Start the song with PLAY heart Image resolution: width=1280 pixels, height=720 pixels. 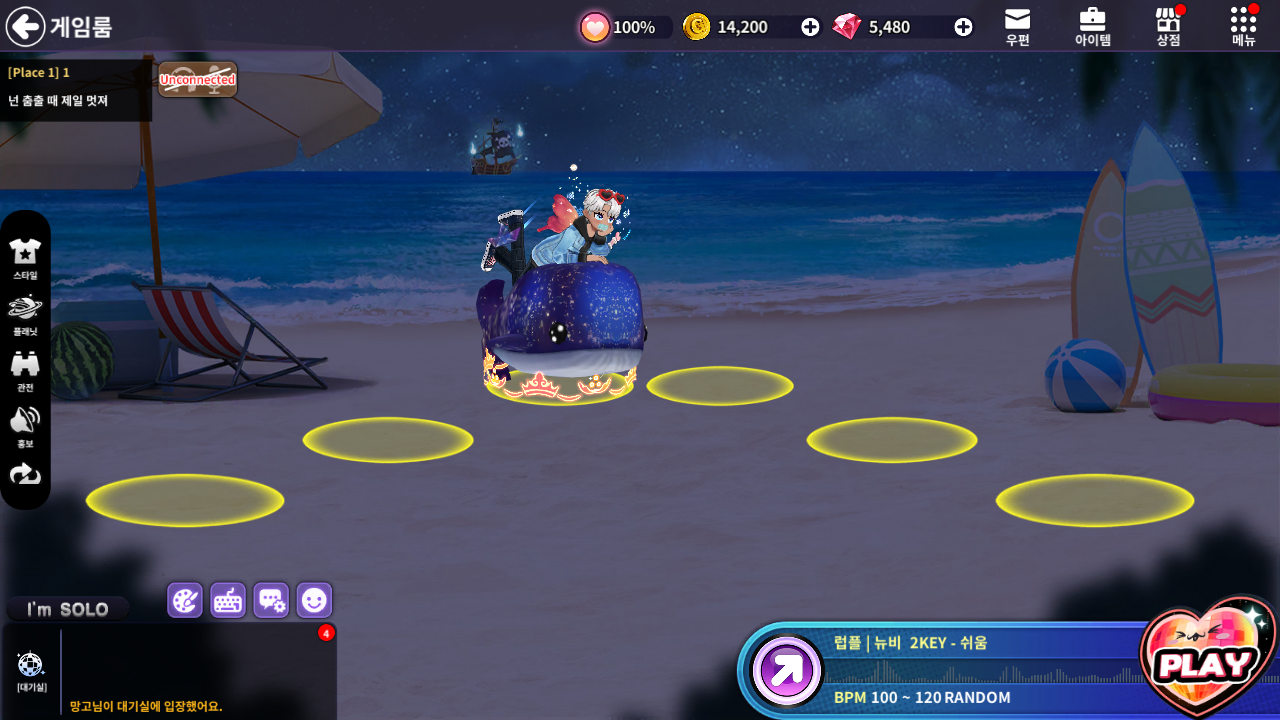click(1206, 661)
